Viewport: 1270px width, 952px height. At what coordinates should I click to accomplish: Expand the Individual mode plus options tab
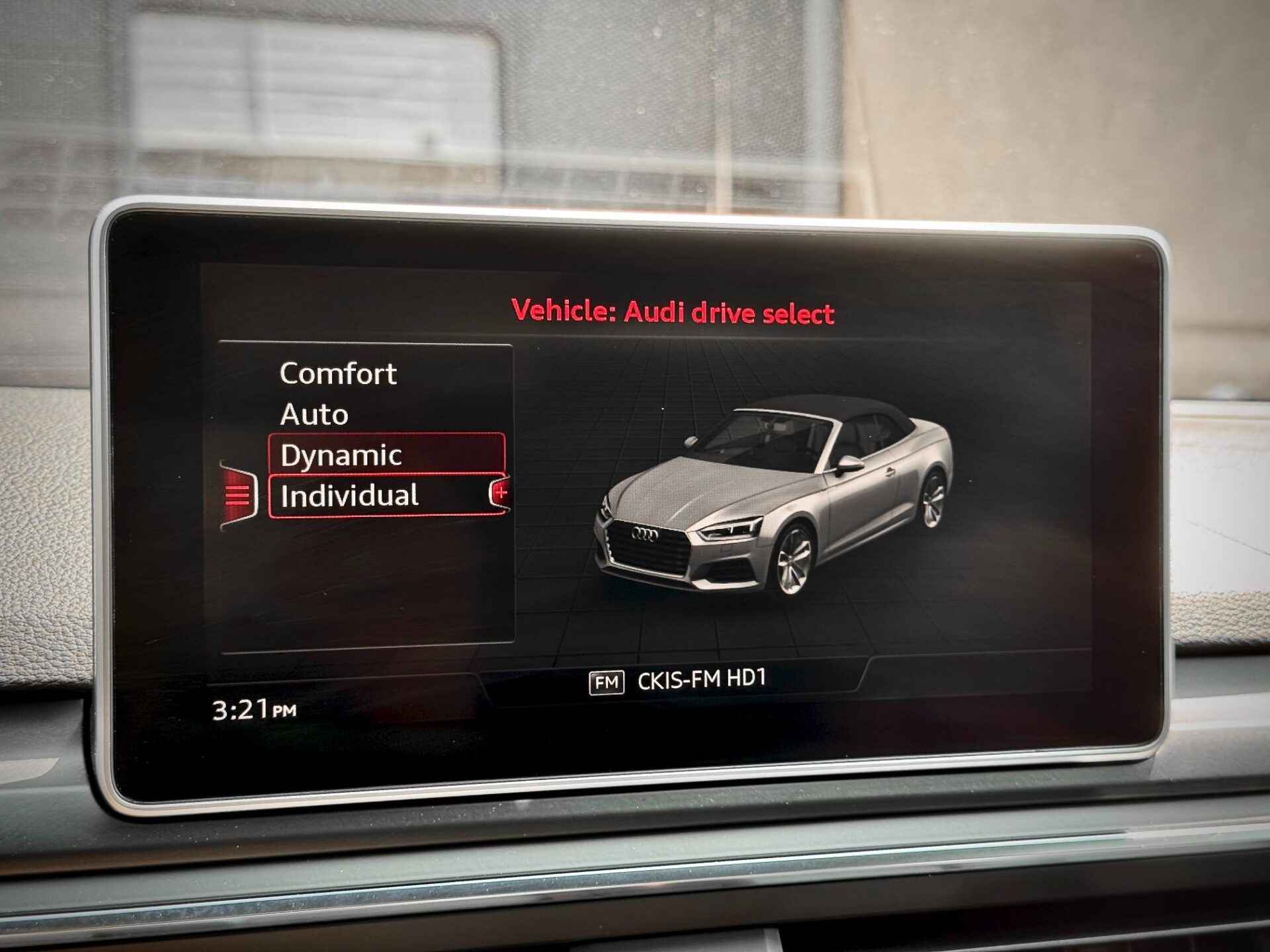[500, 493]
